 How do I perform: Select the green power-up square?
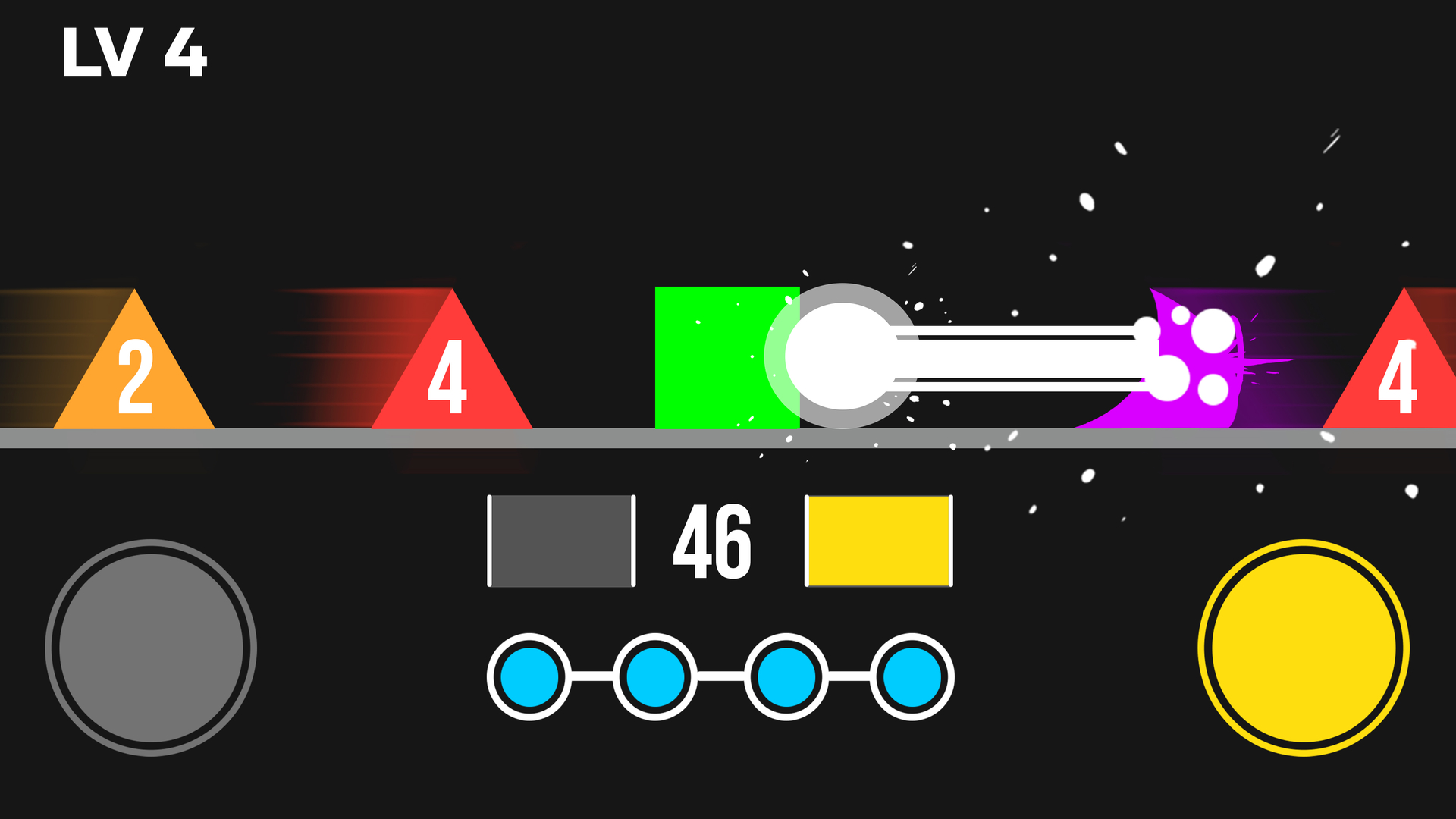720,356
